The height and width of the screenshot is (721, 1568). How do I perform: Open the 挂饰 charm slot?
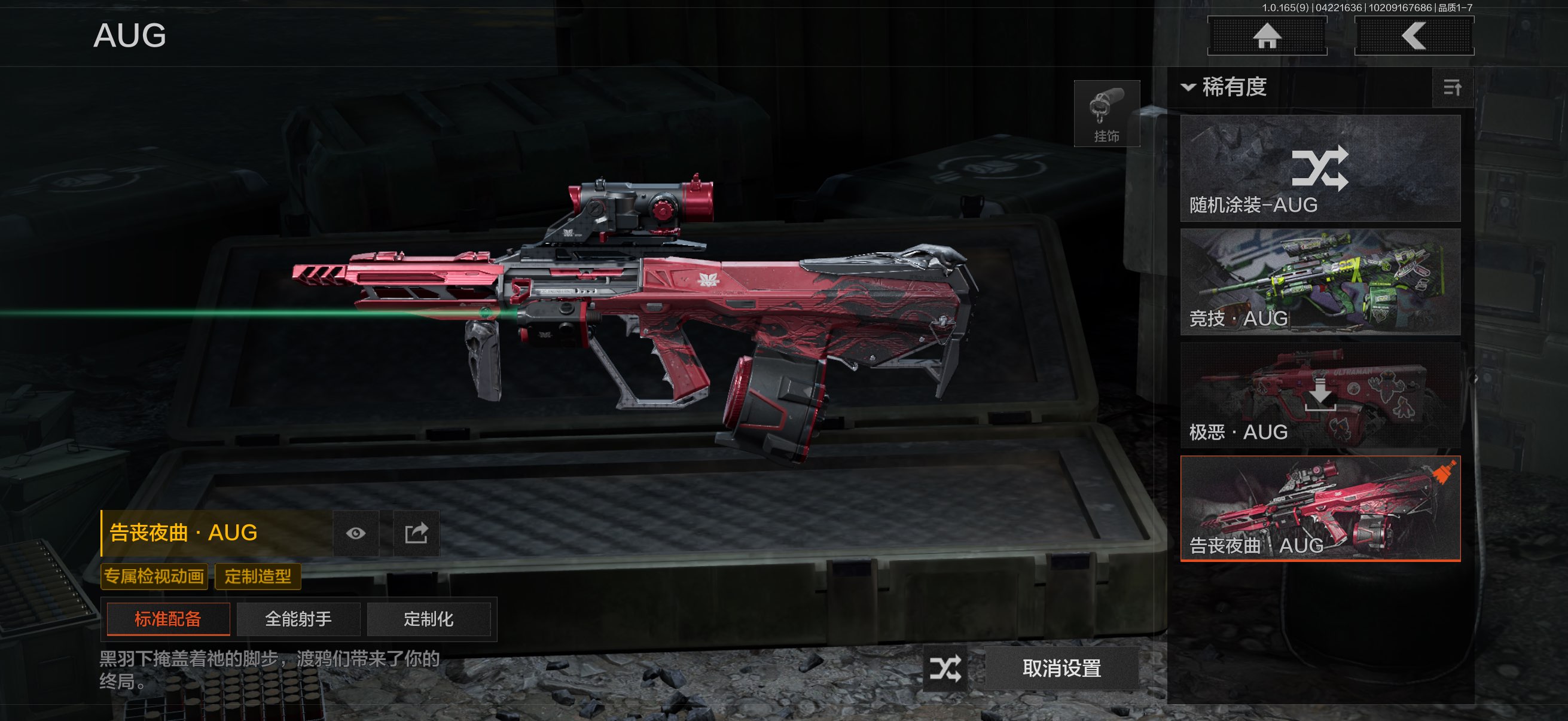pos(1106,114)
